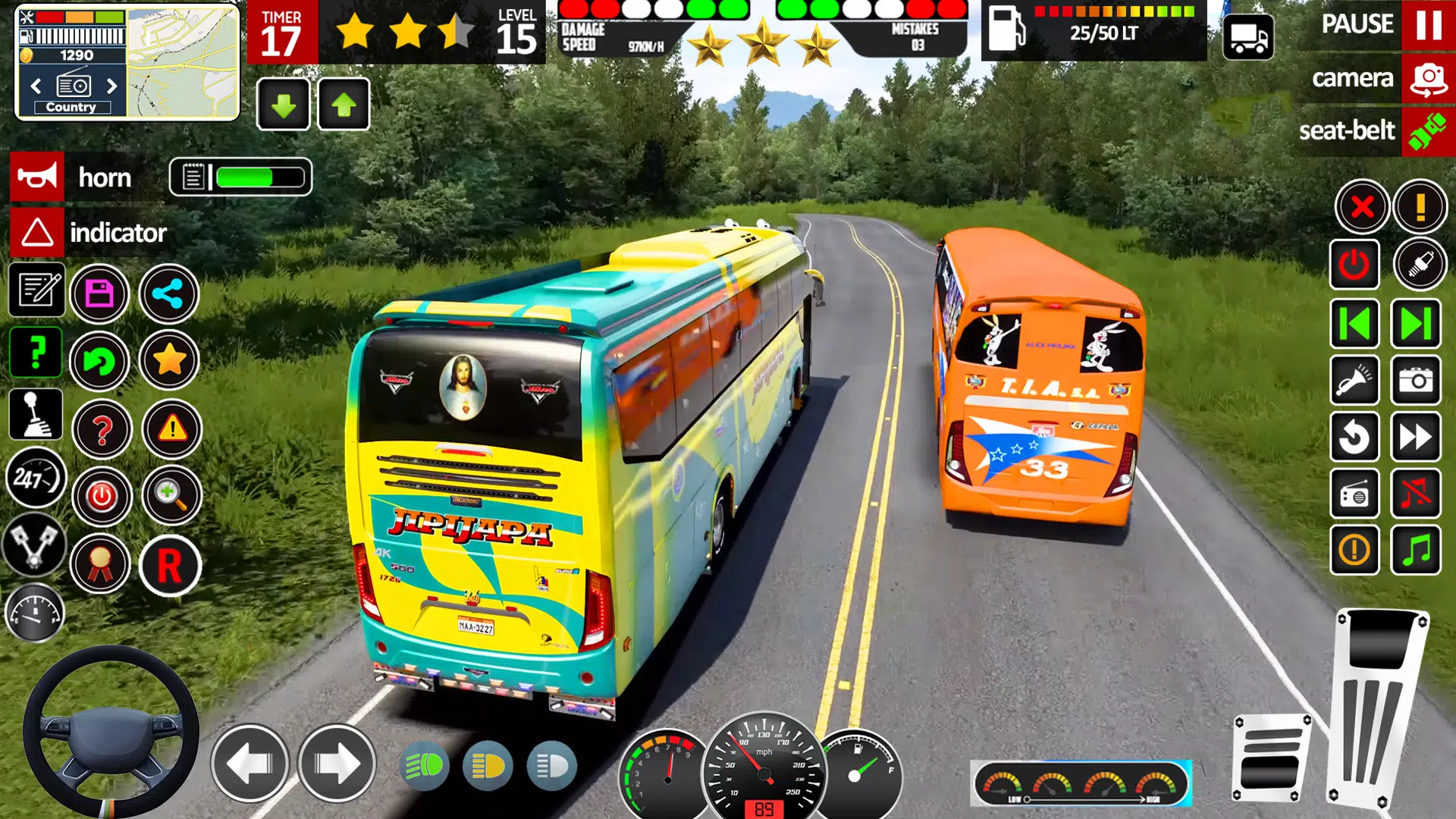Mute music with the crossed-out note icon
The width and height of the screenshot is (1456, 819).
pos(1416,494)
